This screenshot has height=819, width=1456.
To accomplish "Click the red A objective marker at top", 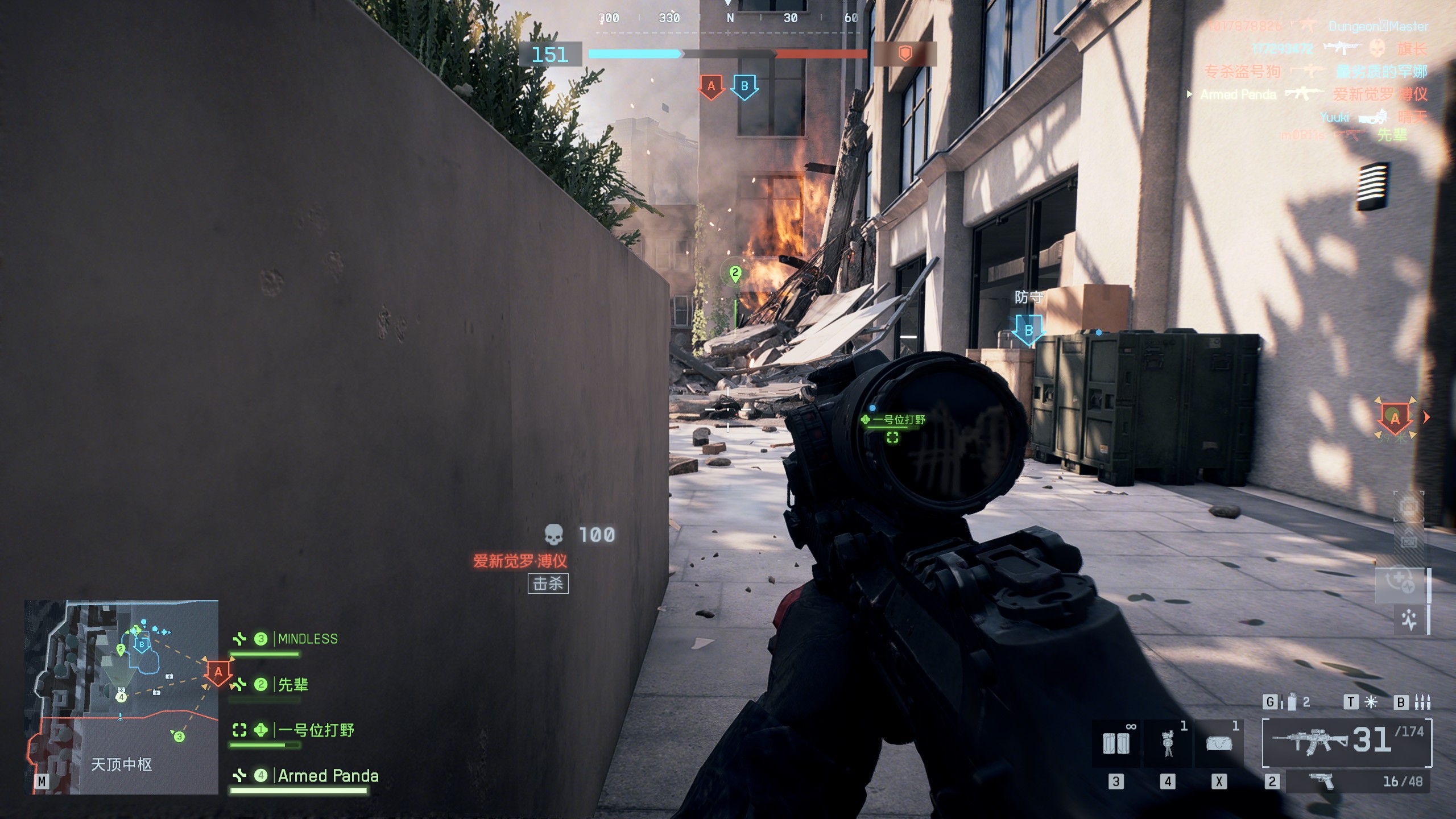I will (x=711, y=87).
